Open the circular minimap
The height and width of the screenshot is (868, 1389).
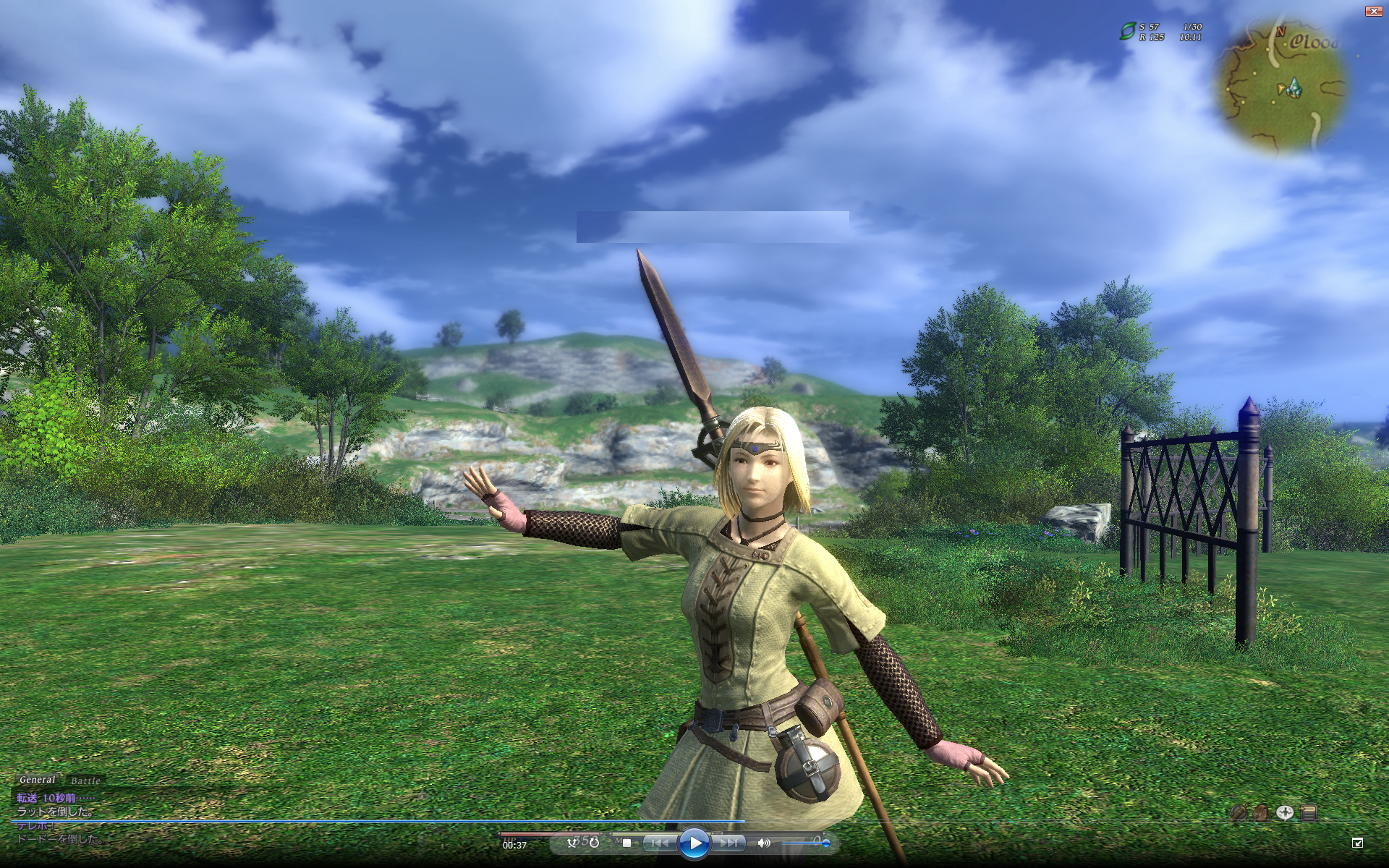click(x=1283, y=87)
